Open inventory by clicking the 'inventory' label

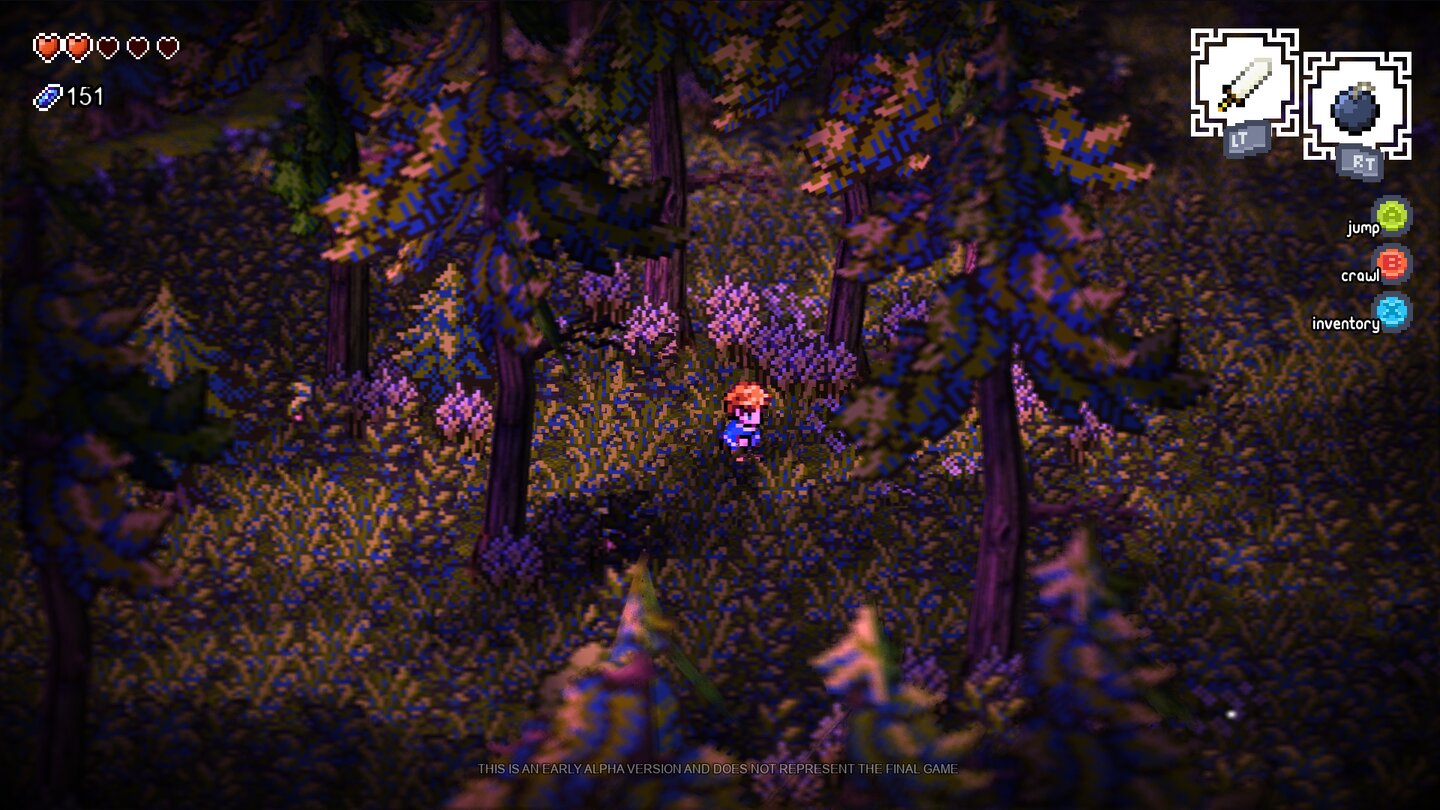[x=1343, y=322]
